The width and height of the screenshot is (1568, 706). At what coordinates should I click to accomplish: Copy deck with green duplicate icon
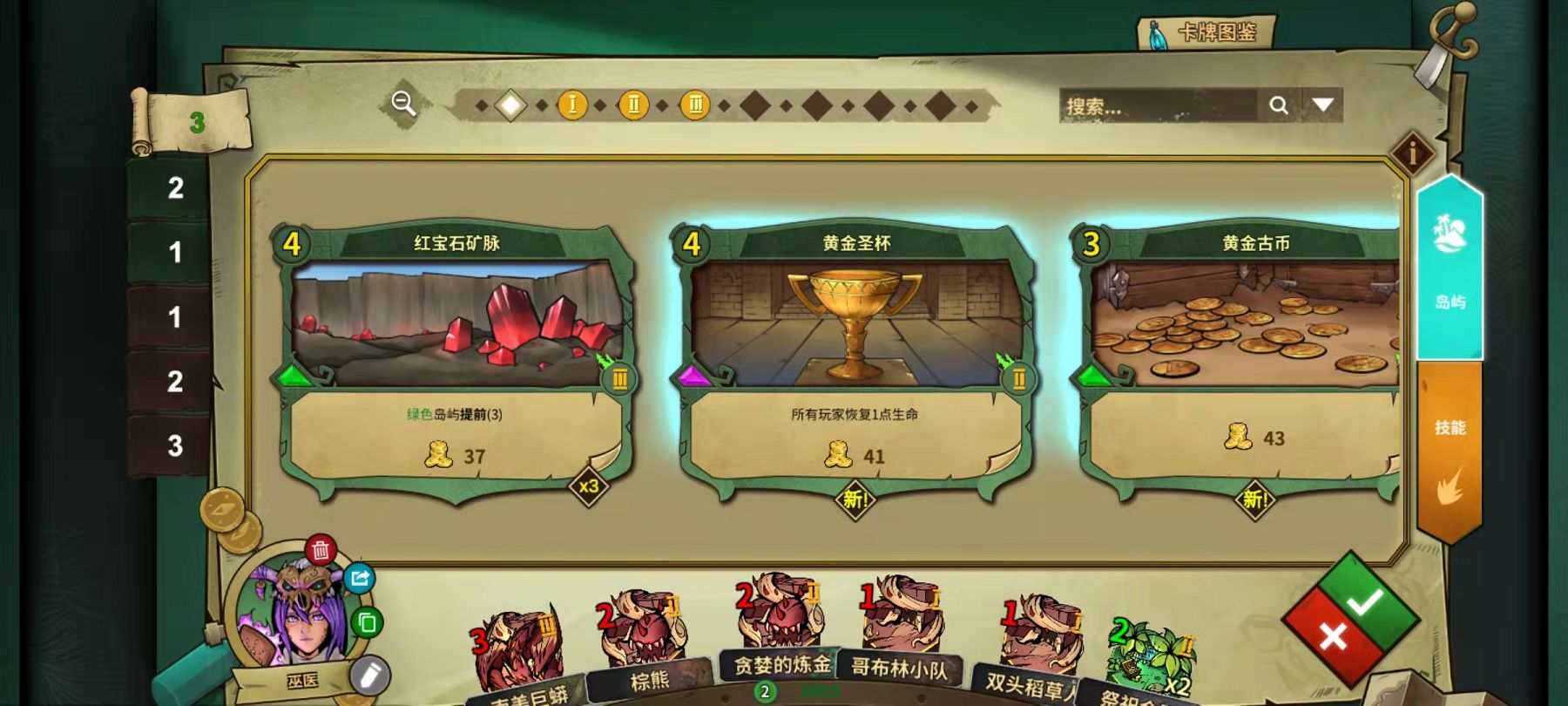pos(367,622)
